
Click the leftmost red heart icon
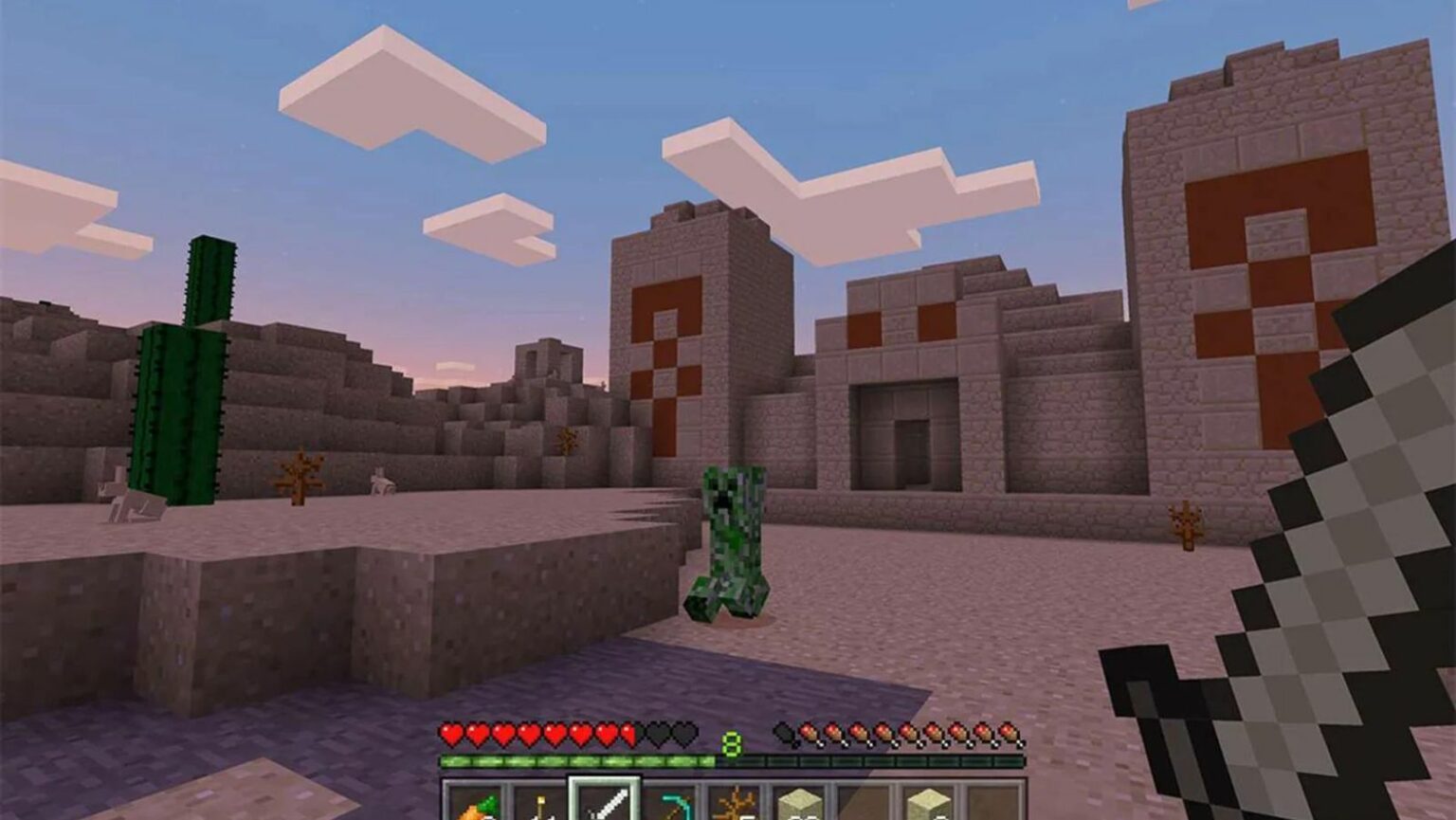coord(450,733)
